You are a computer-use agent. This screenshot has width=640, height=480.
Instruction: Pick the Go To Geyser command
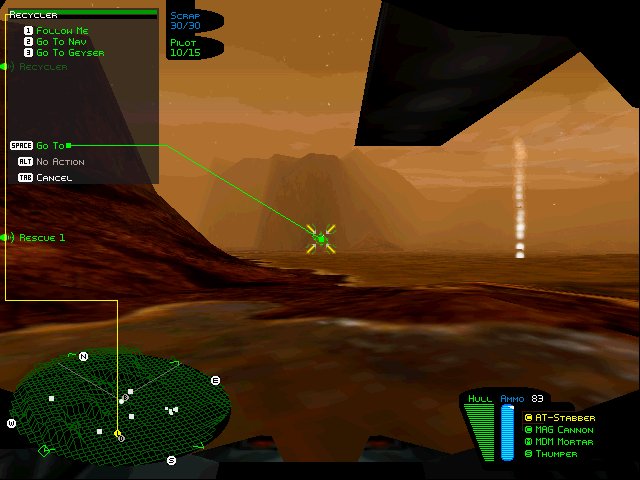[x=69, y=53]
